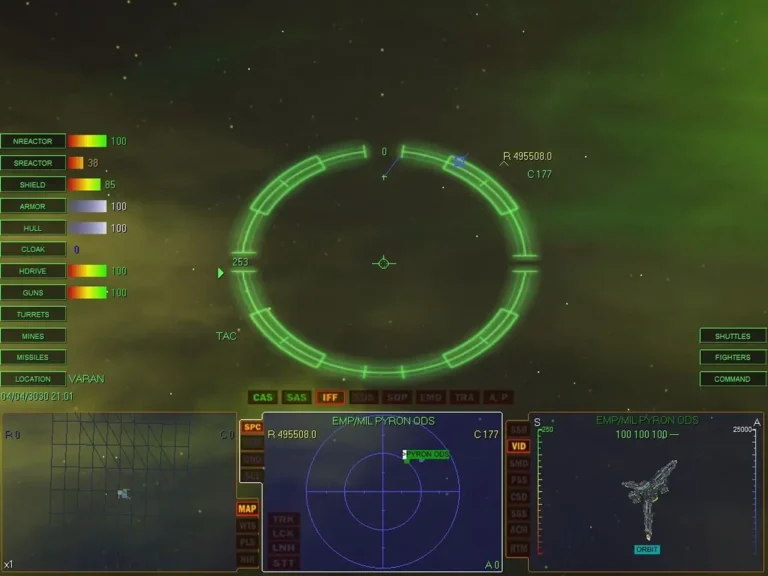768x576 pixels.
Task: Open the SHIELD system panel
Action: coord(33,184)
